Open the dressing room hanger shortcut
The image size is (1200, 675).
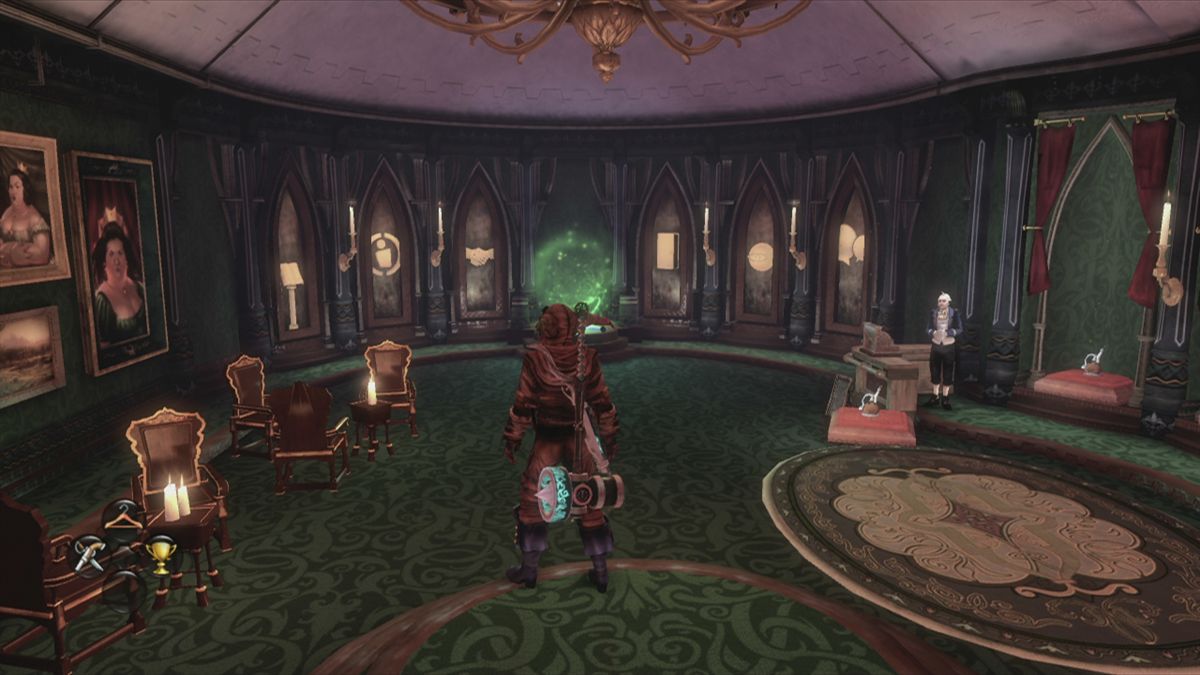[x=122, y=518]
